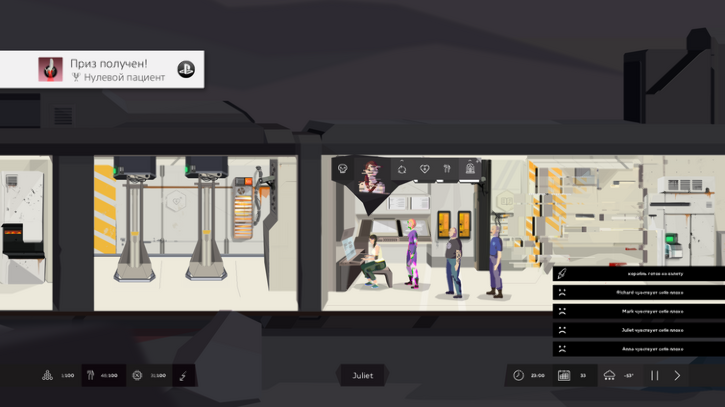Screen dimensions: 725x407
Task: Open the ship ready for launch notification
Action: tap(639, 273)
